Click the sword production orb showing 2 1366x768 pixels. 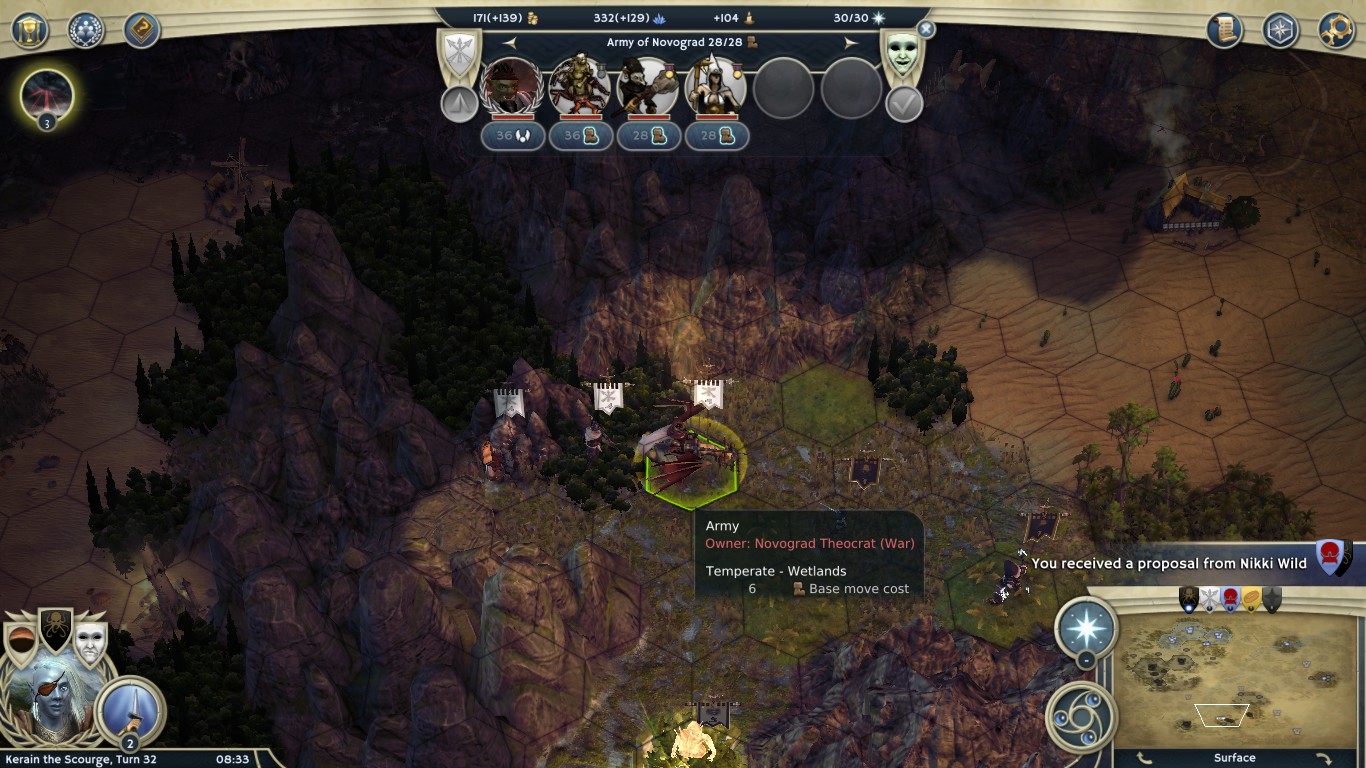pyautogui.click(x=130, y=710)
